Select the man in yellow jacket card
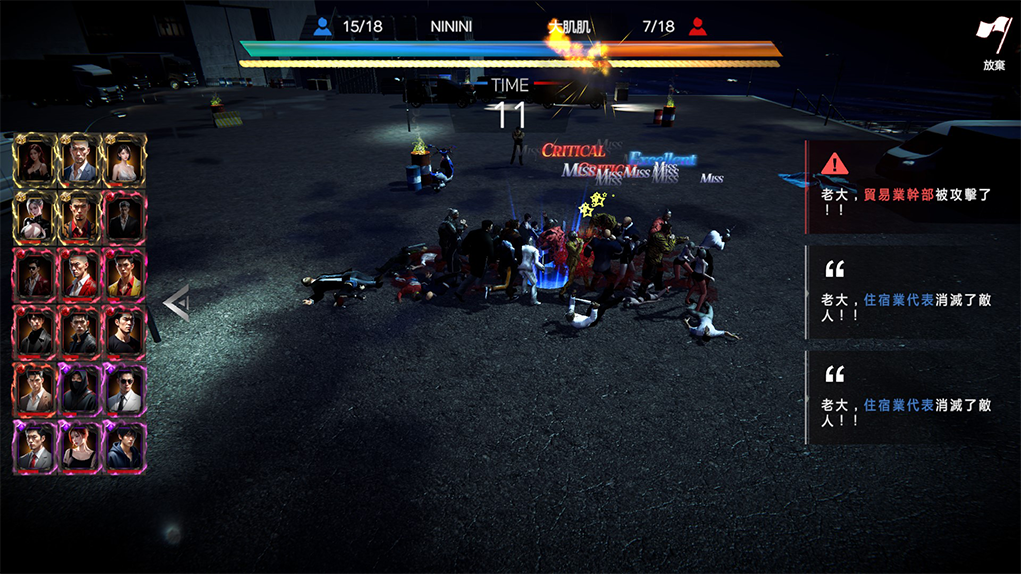This screenshot has width=1021, height=574. 124,273
